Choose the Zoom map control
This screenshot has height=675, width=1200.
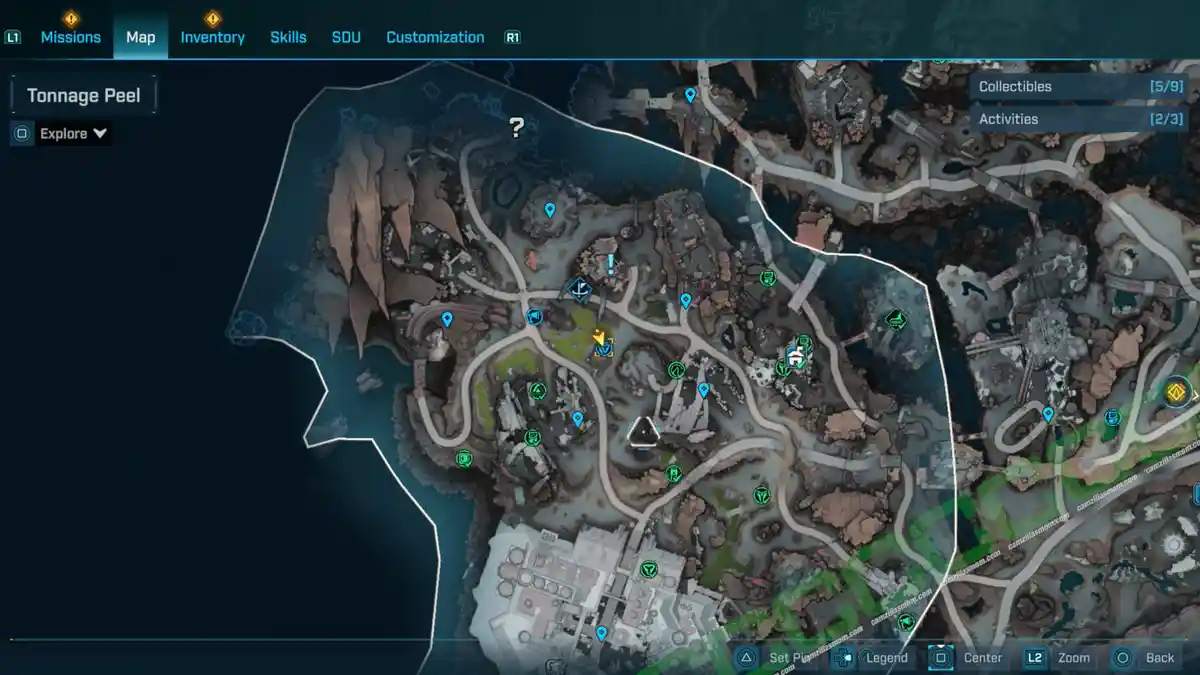point(1073,658)
